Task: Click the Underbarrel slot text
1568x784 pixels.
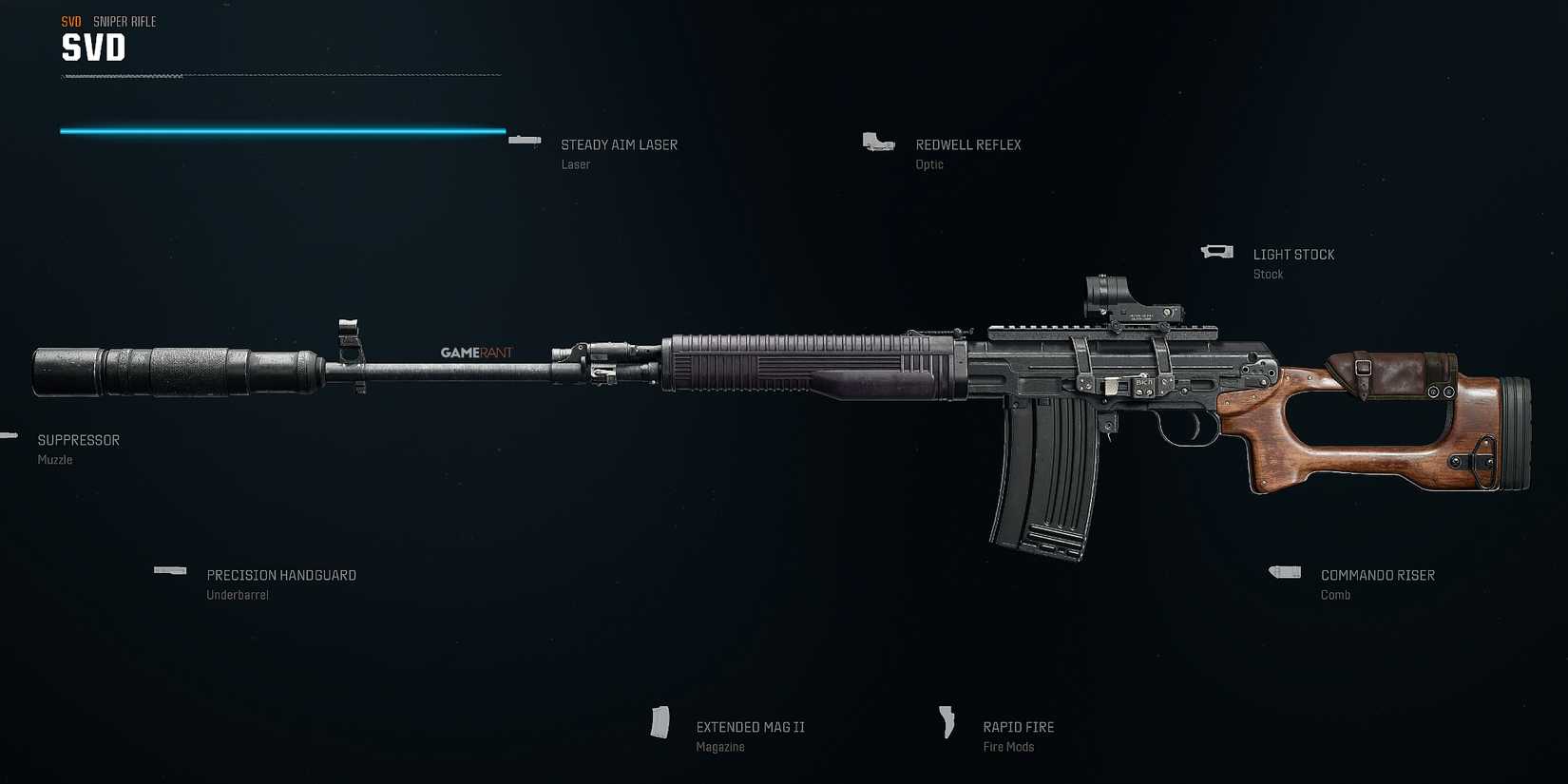Action: click(x=238, y=595)
